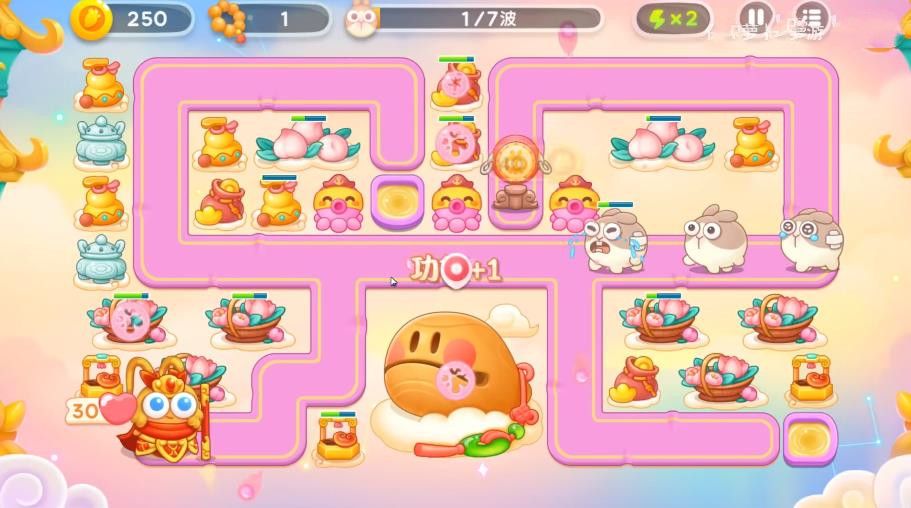
Task: Toggle the x2 game speed button
Action: click(x=674, y=19)
